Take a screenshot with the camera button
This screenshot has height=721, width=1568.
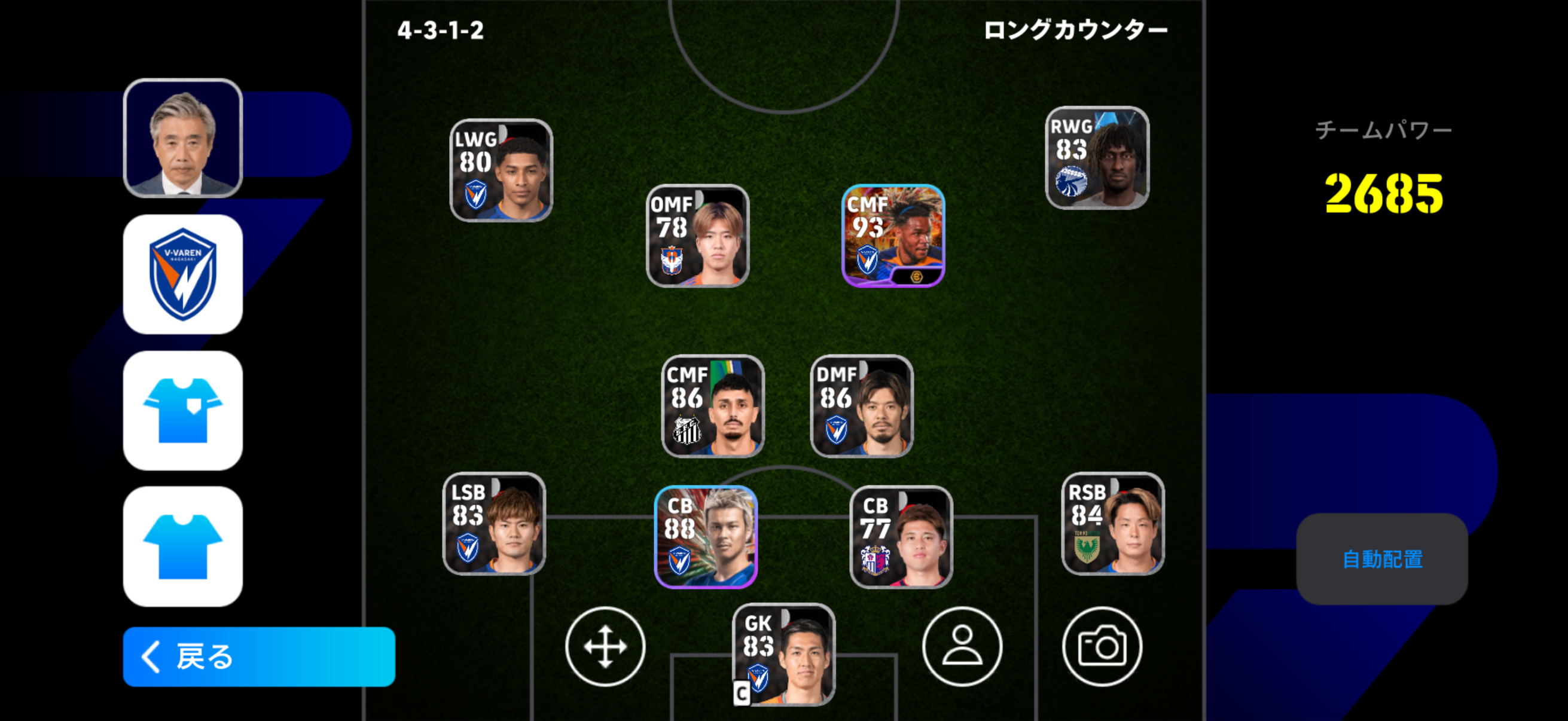(x=1102, y=646)
